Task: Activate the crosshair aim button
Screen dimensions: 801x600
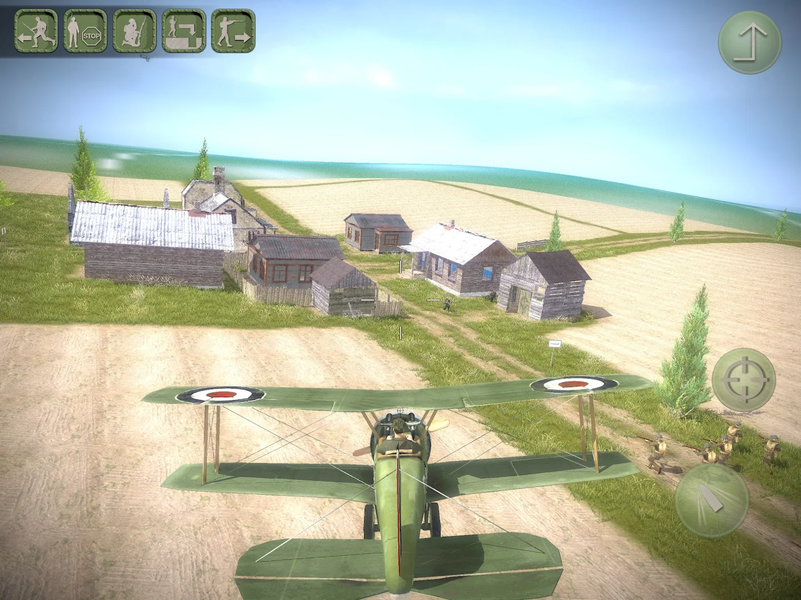Action: (743, 379)
